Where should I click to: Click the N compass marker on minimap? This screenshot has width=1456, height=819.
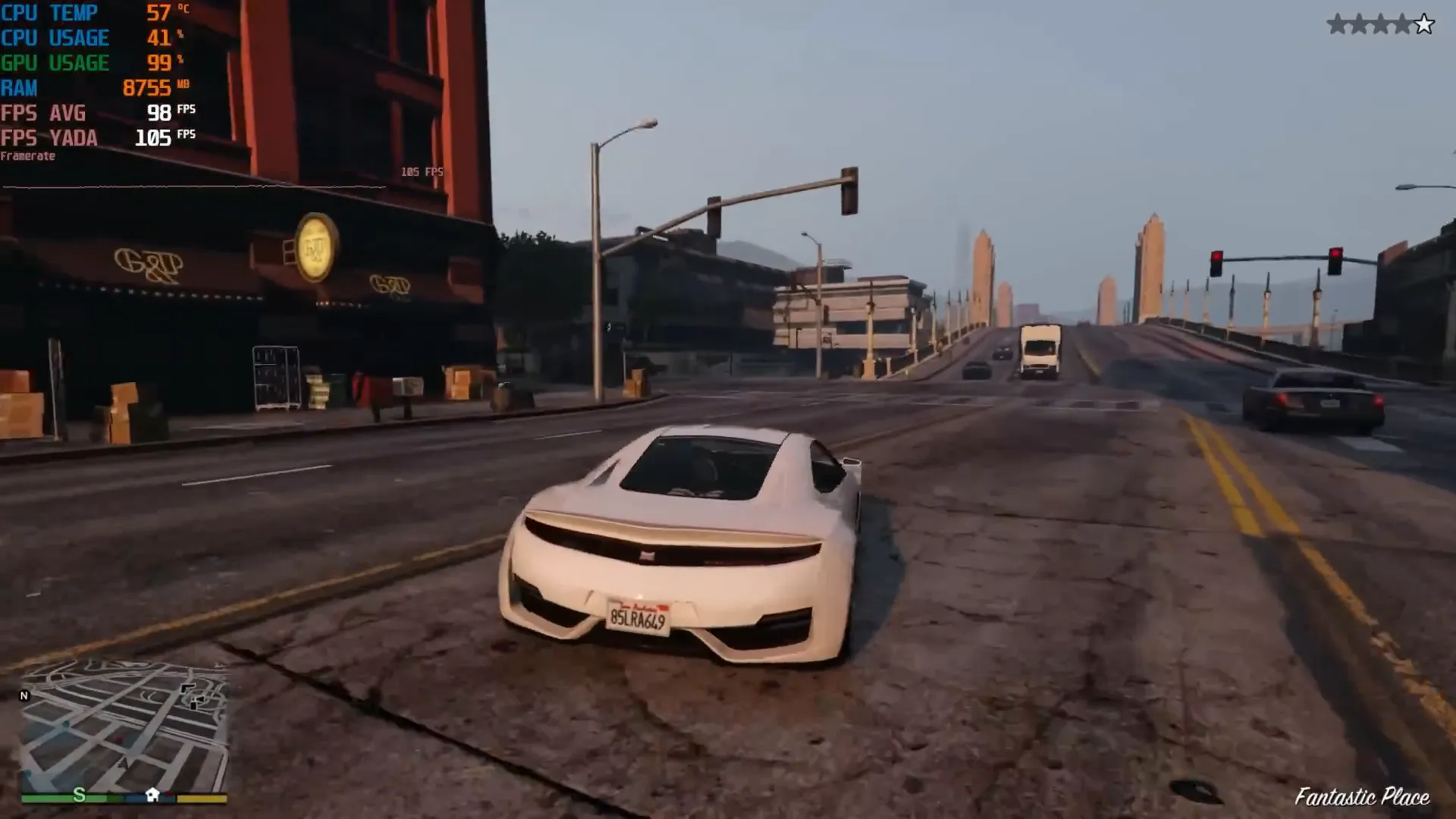click(25, 695)
